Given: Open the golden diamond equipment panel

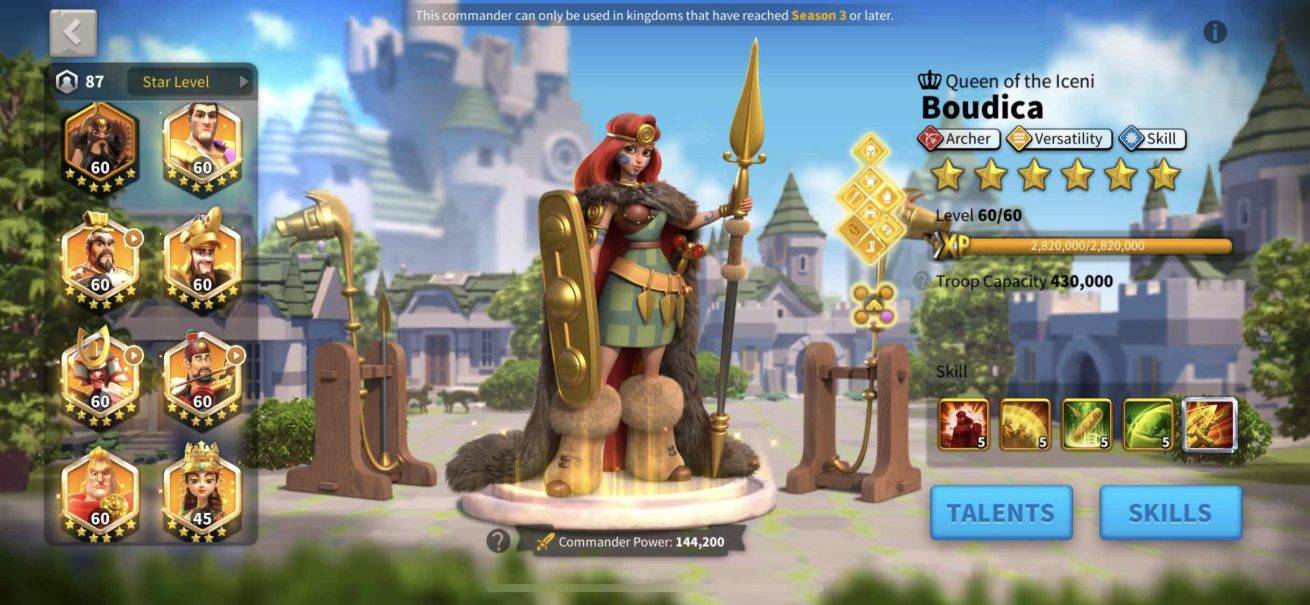Looking at the screenshot, I should point(872,200).
